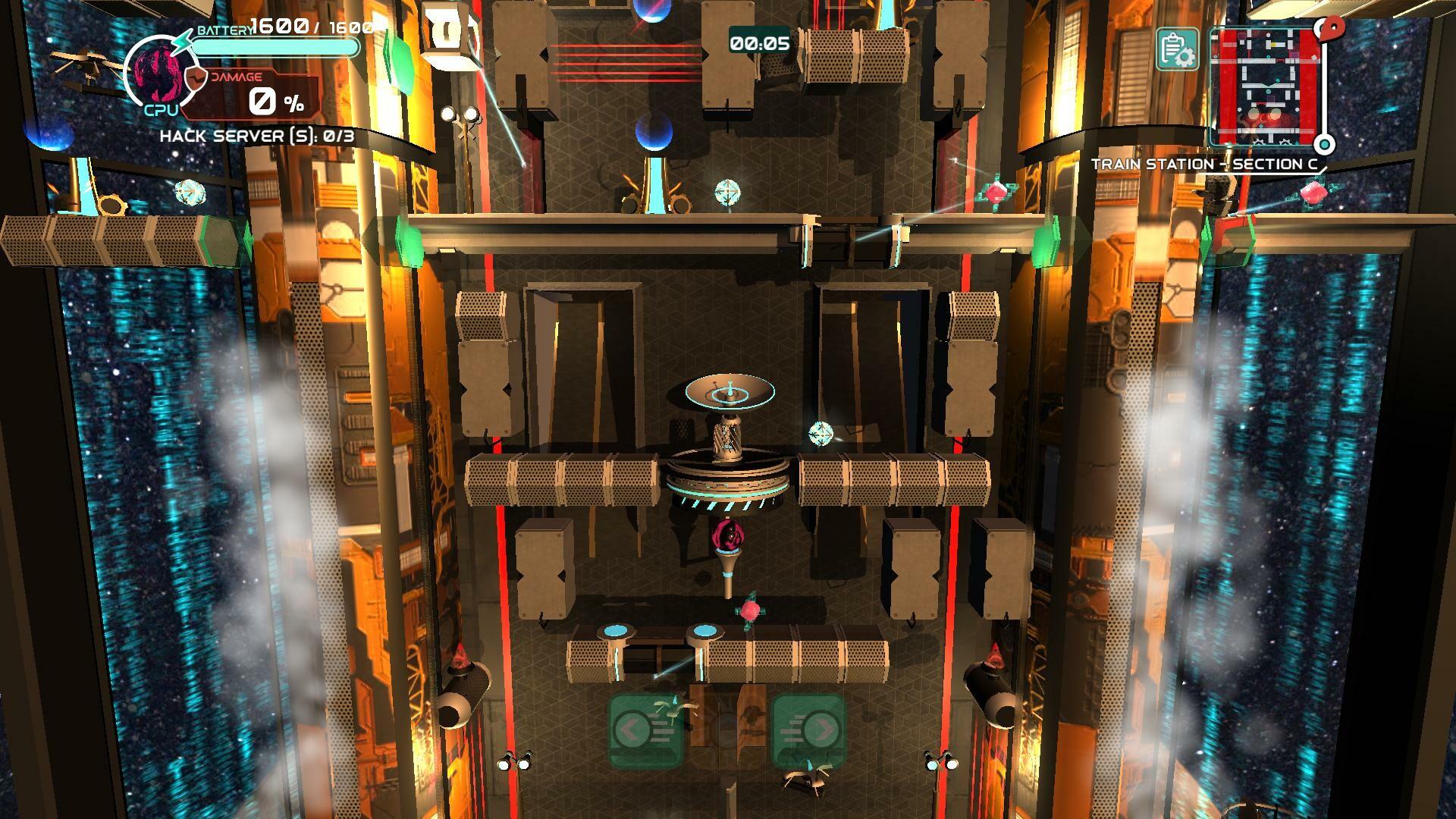Click the Hack Server objective tracker
Screen dimensions: 1456x819
pyautogui.click(x=257, y=136)
